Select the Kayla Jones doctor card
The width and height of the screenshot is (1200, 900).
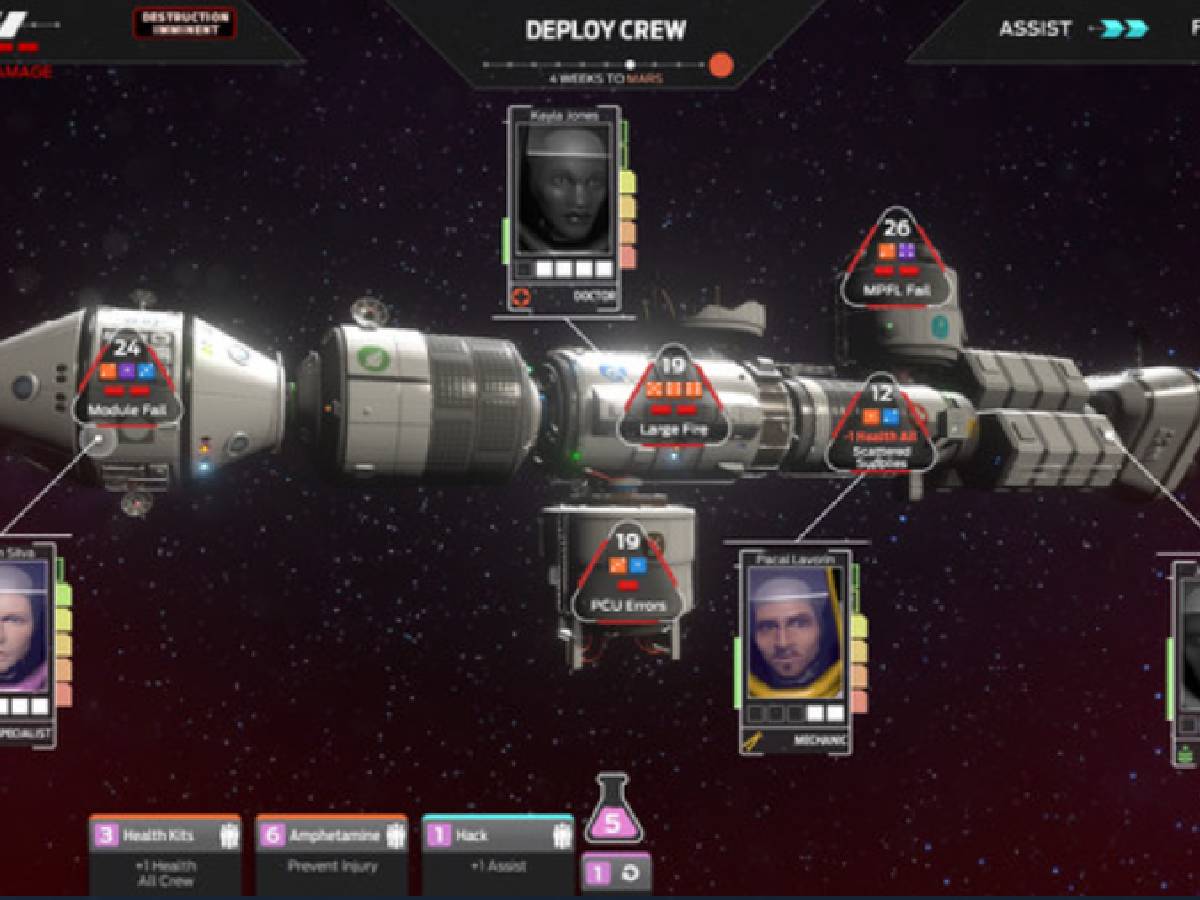564,207
